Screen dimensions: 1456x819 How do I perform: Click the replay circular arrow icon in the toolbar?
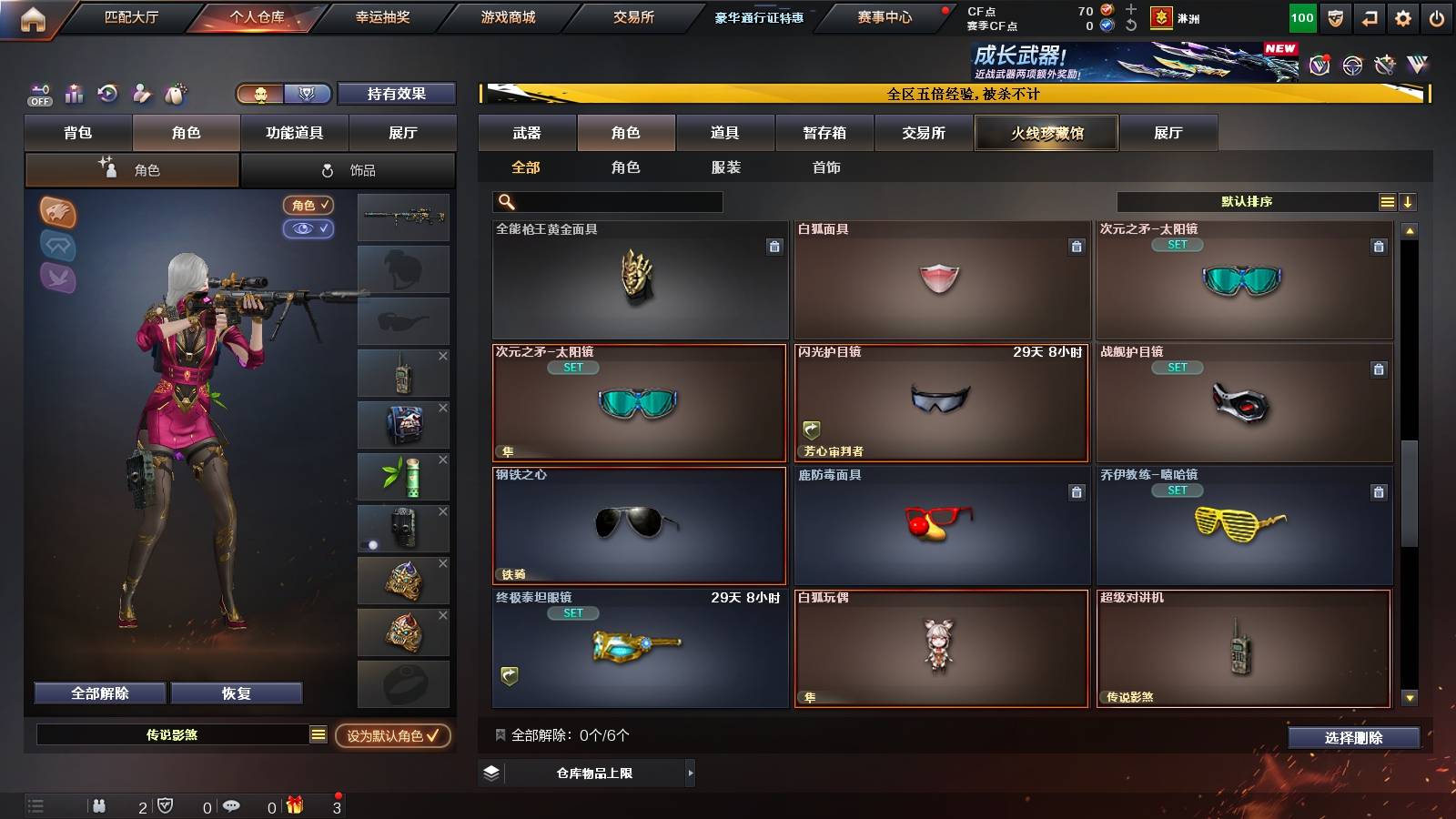[x=108, y=94]
